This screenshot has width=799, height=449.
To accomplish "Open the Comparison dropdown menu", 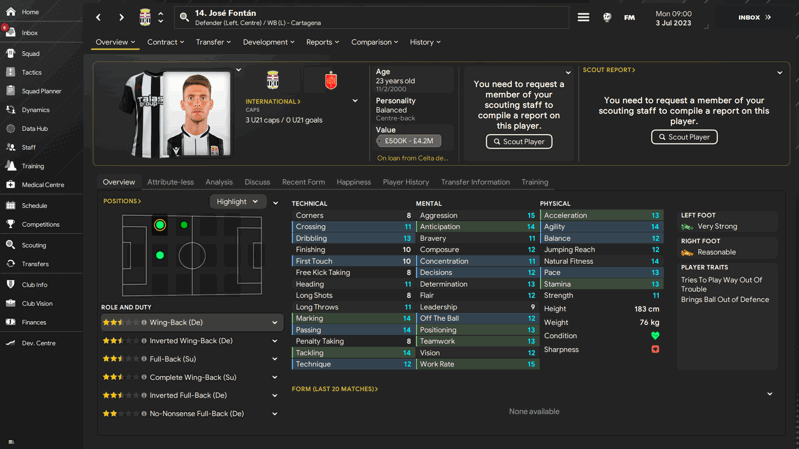I will pos(374,42).
